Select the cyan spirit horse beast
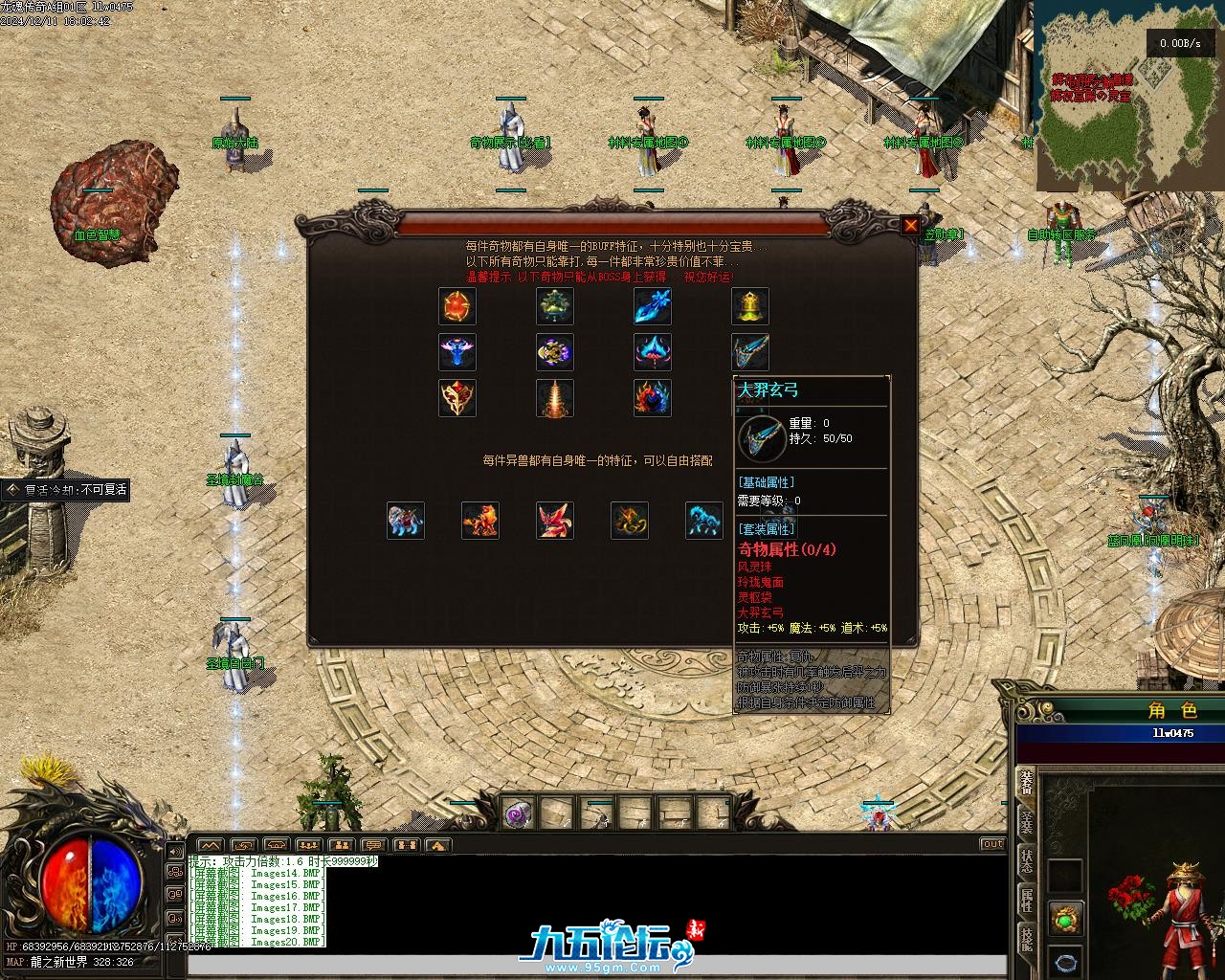 [x=704, y=521]
